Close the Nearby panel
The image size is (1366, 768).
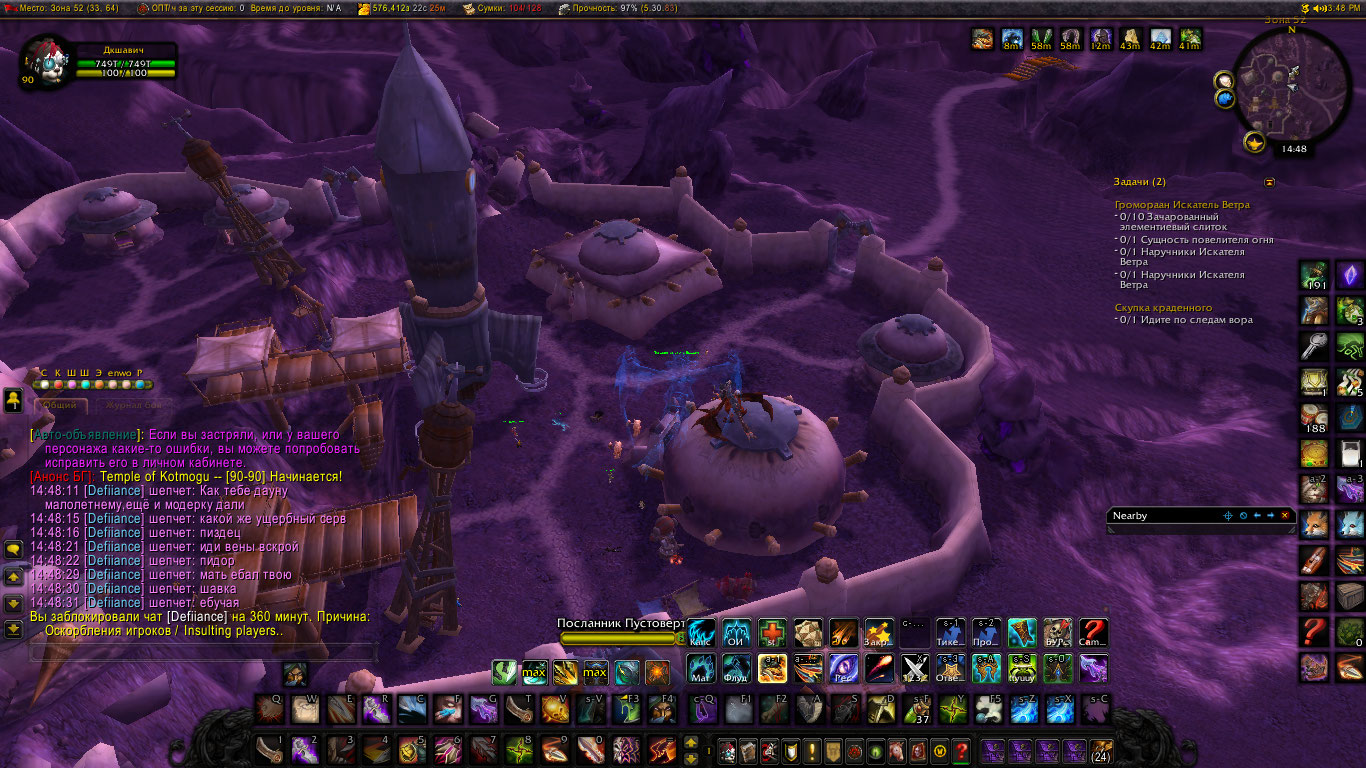[1285, 516]
